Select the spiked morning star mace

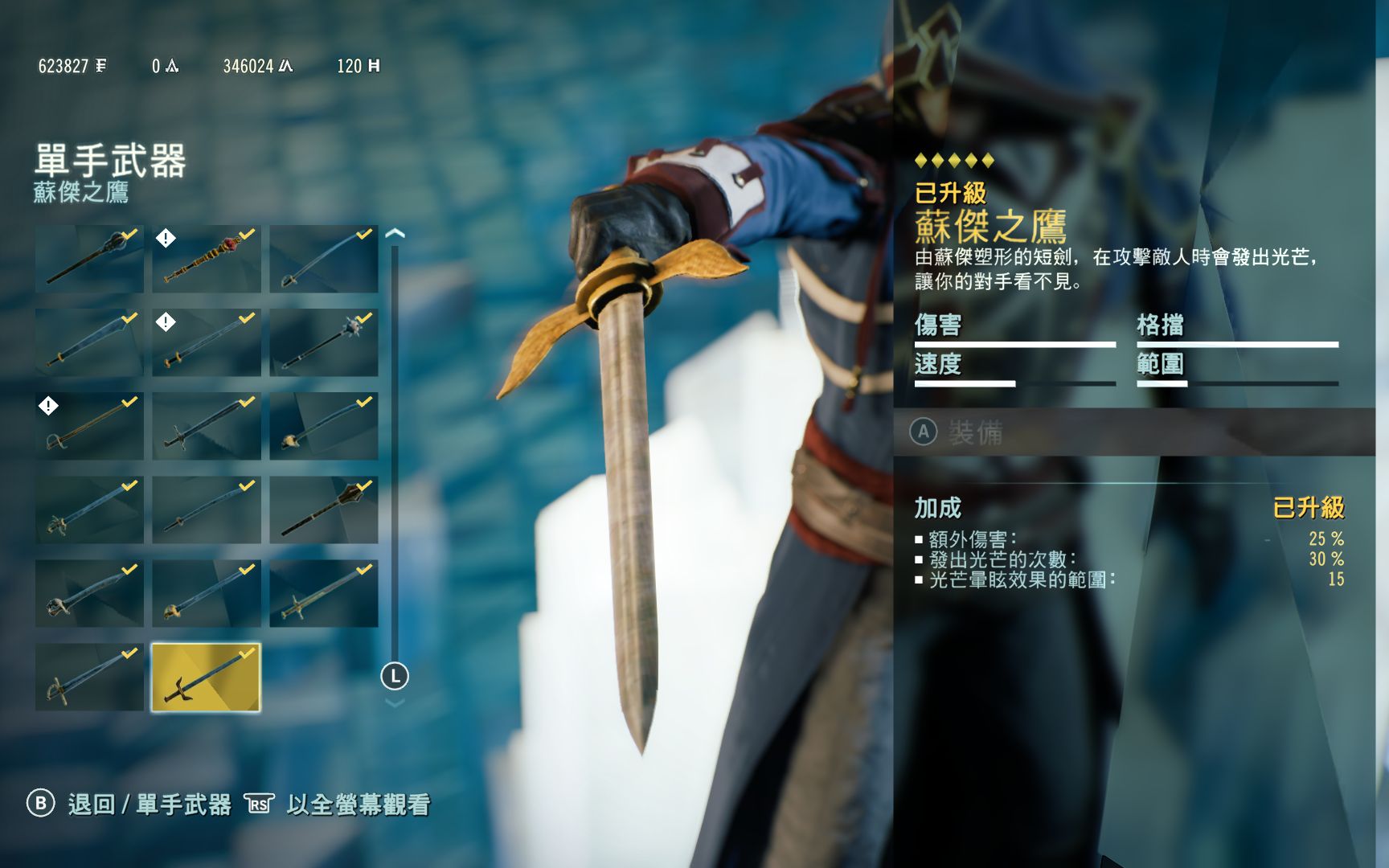click(323, 342)
